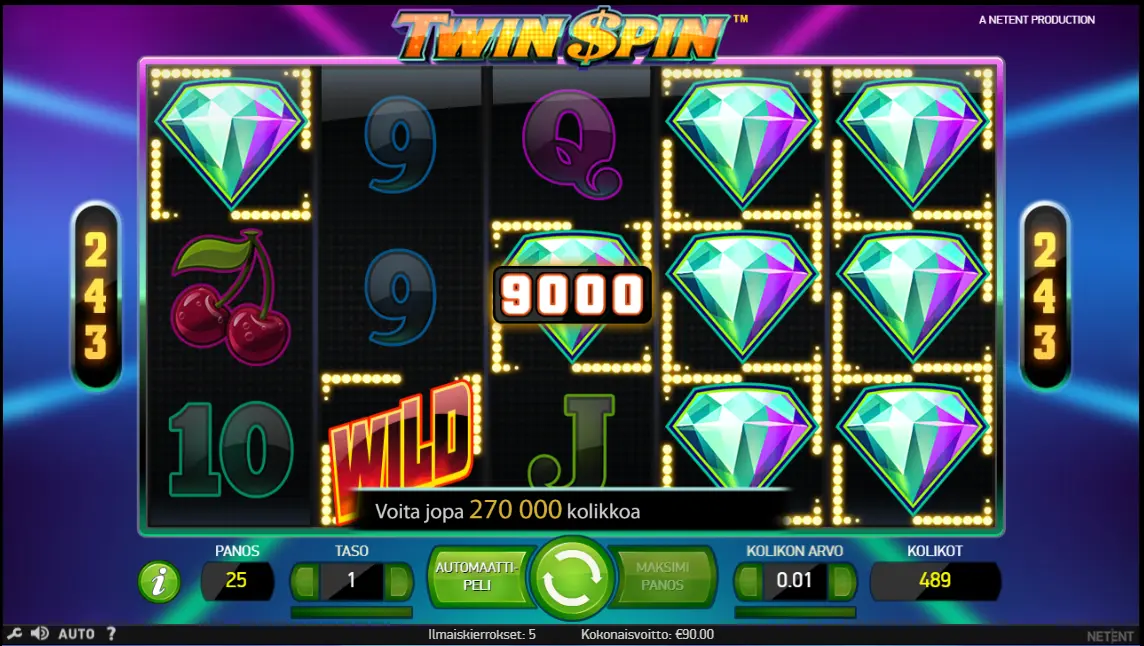
Task: Select the Maksimi Panos max bet button
Action: [663, 576]
